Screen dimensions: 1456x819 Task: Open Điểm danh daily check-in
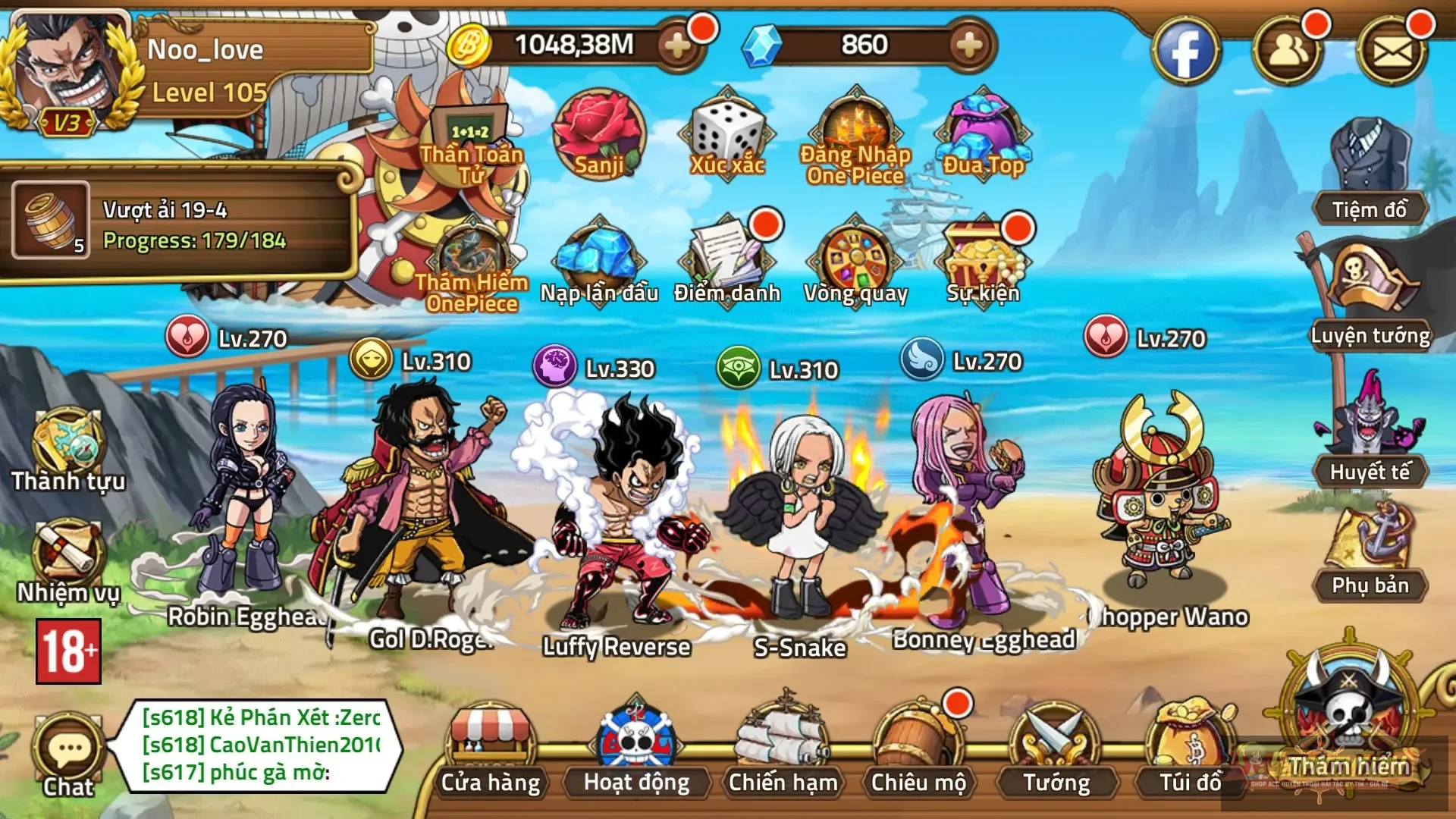(726, 262)
